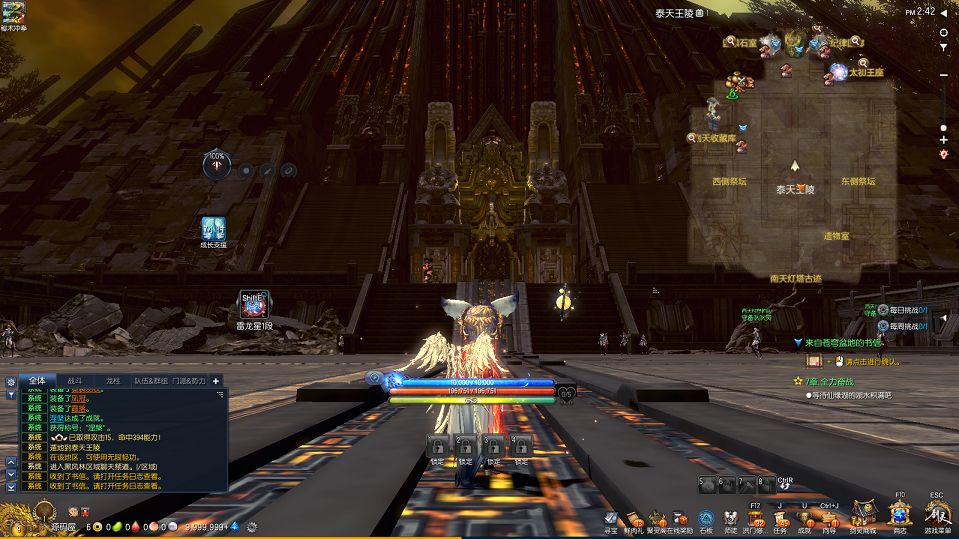The height and width of the screenshot is (539, 959).
Task: Activate the 雷龙星1段 skill icon
Action: click(253, 304)
